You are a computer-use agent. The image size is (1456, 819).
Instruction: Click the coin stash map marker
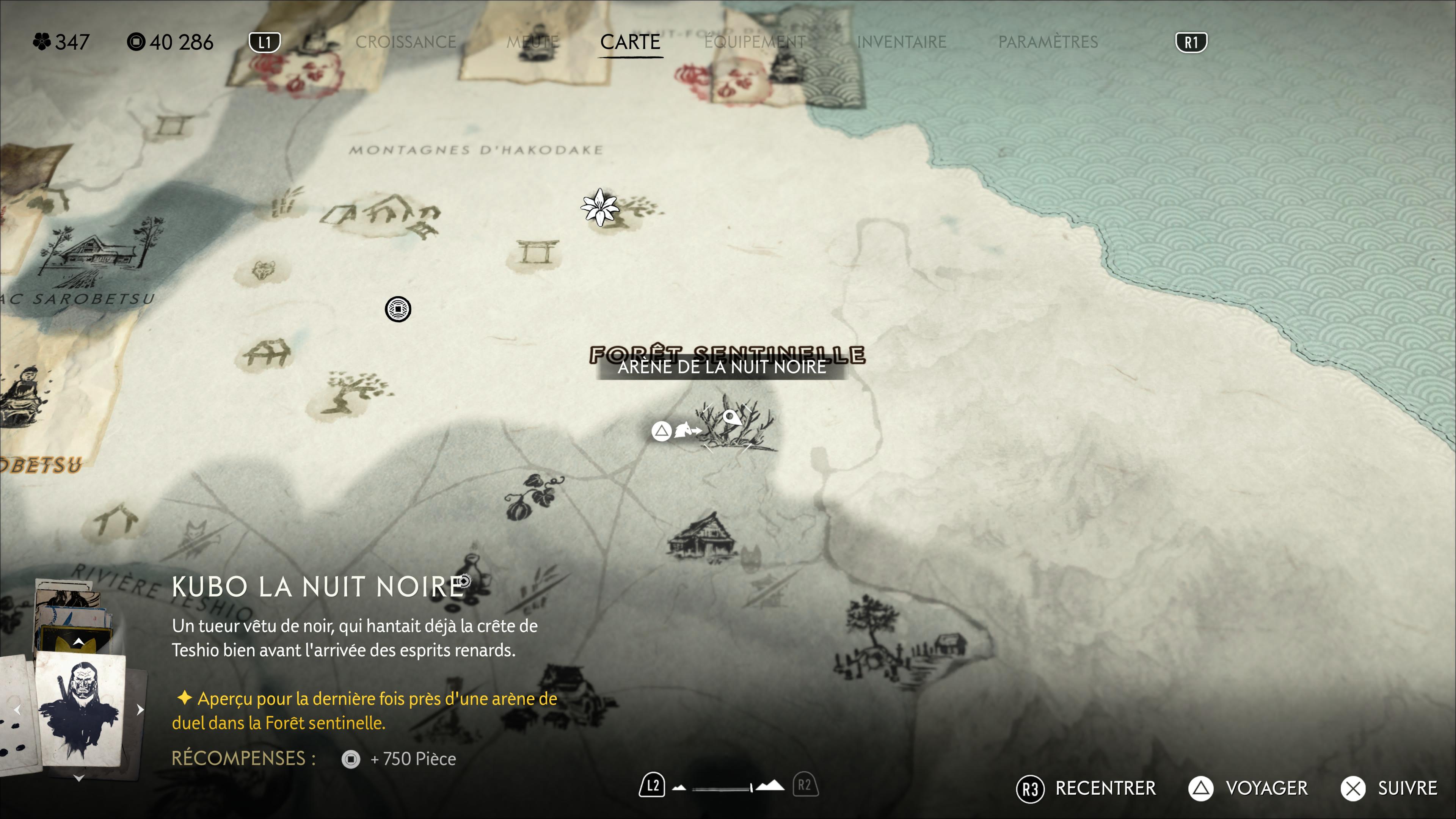click(x=398, y=309)
